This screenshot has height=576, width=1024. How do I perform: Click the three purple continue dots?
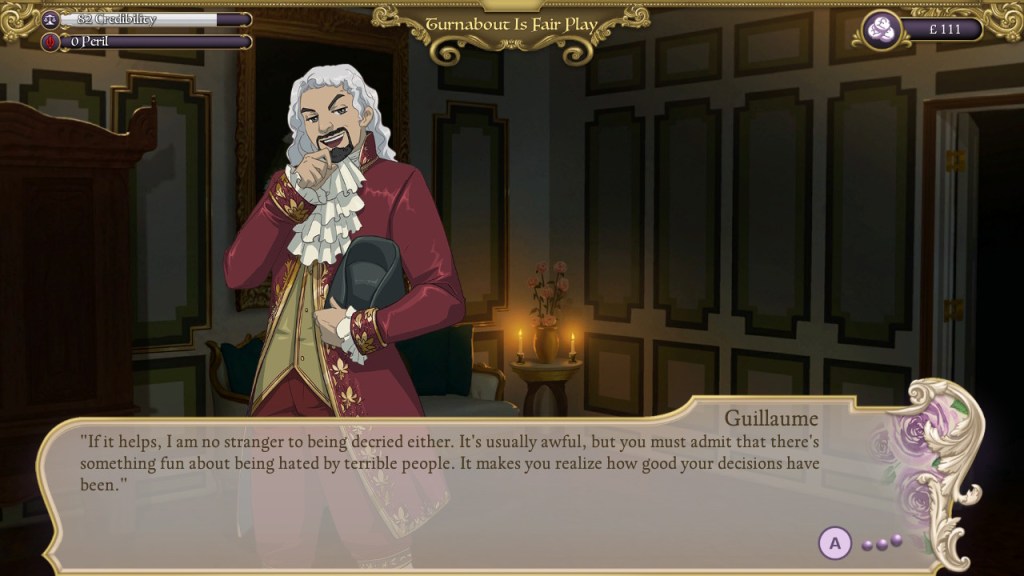(883, 542)
